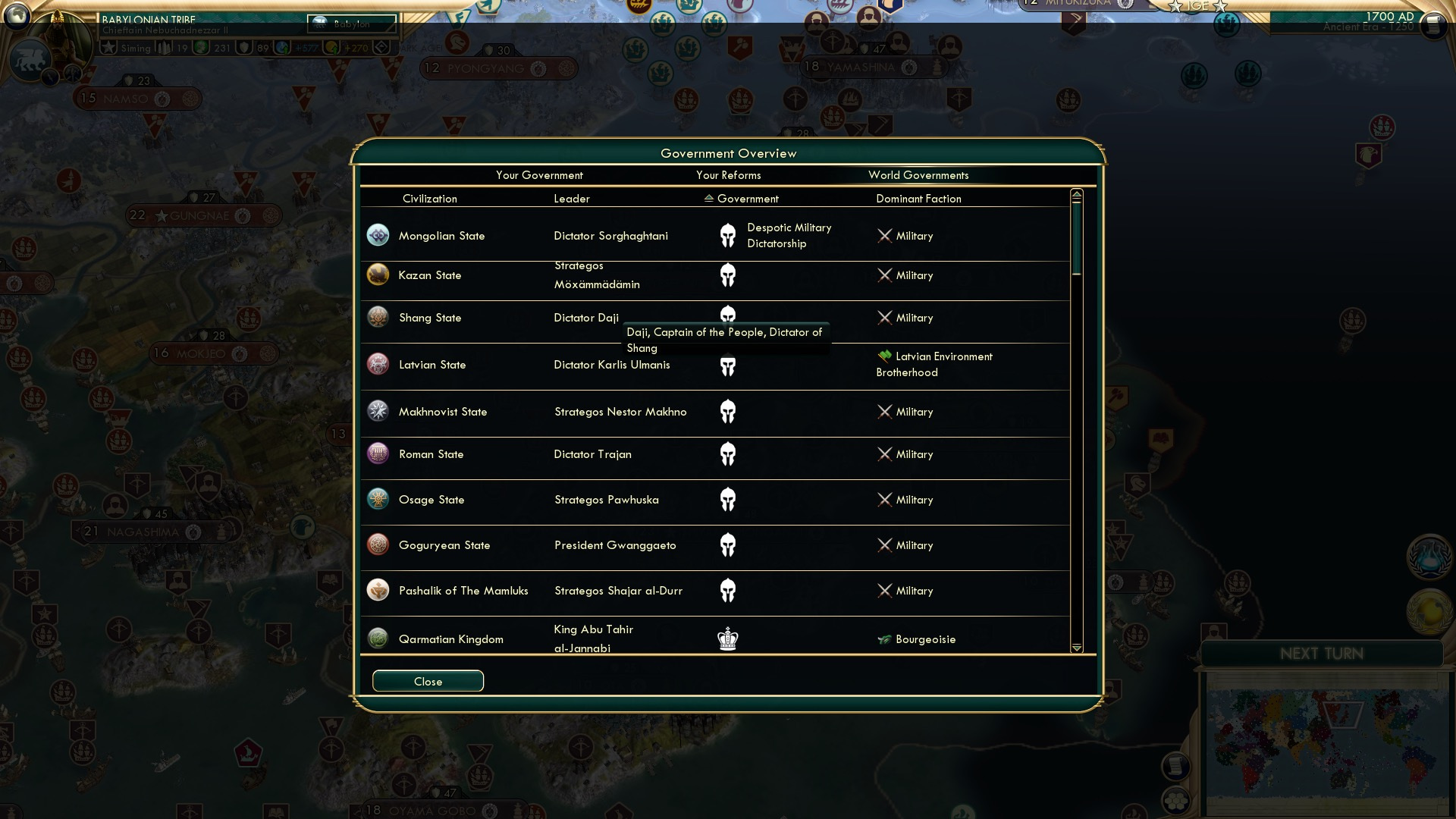Open the Your Government tab
The height and width of the screenshot is (819, 1456).
tap(539, 175)
